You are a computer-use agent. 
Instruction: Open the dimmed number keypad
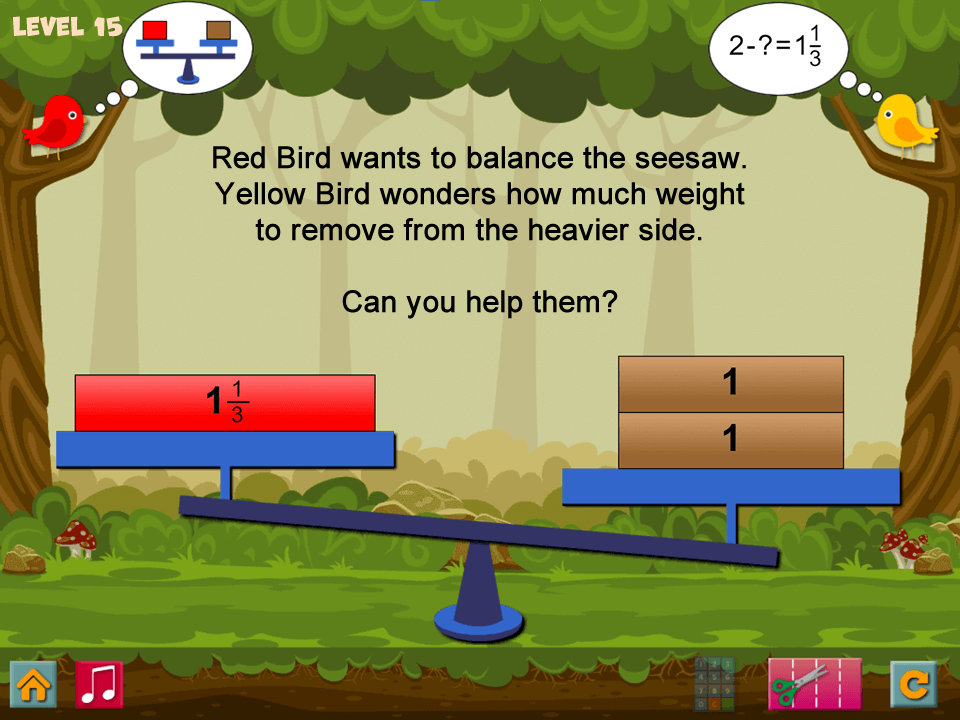[714, 684]
